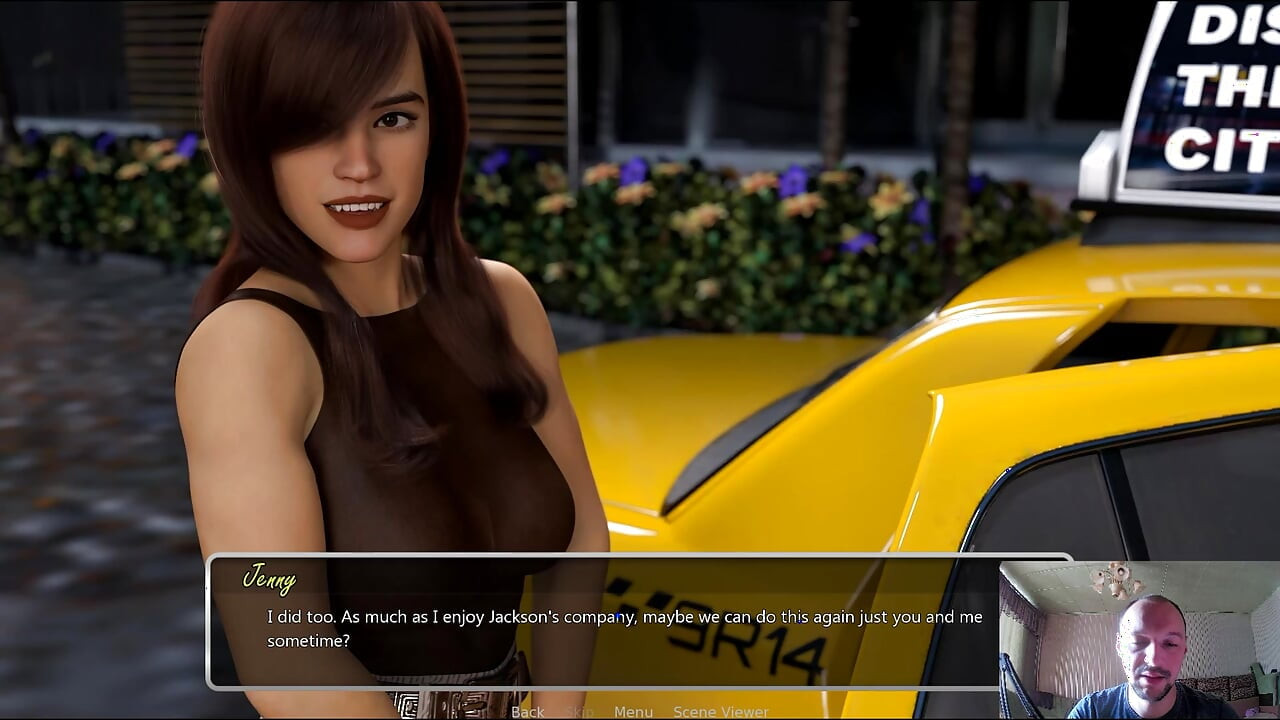Viewport: 1280px width, 720px height.
Task: Open the Scene Viewer
Action: click(720, 711)
